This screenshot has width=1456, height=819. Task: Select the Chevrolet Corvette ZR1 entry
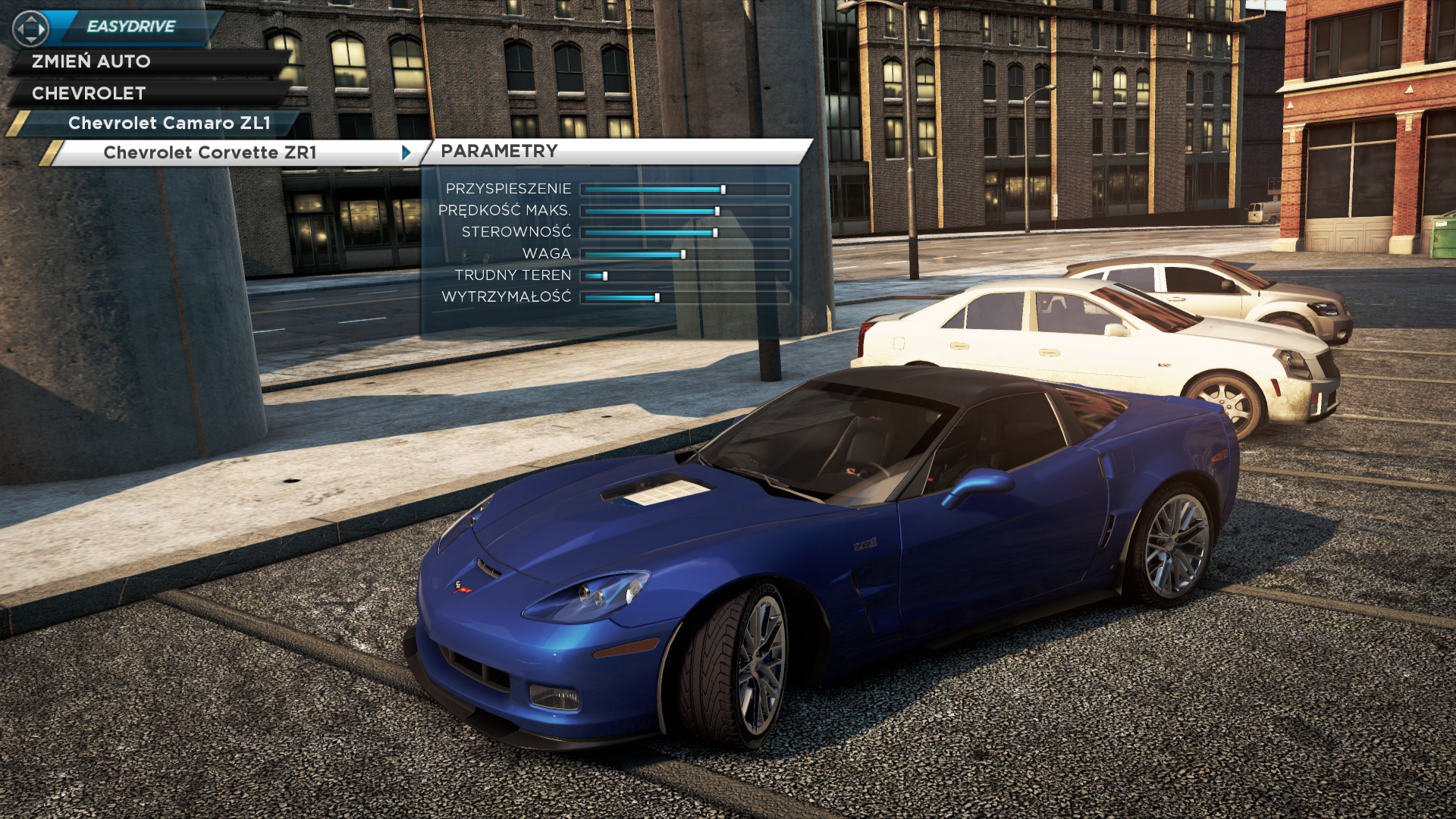pyautogui.click(x=210, y=152)
